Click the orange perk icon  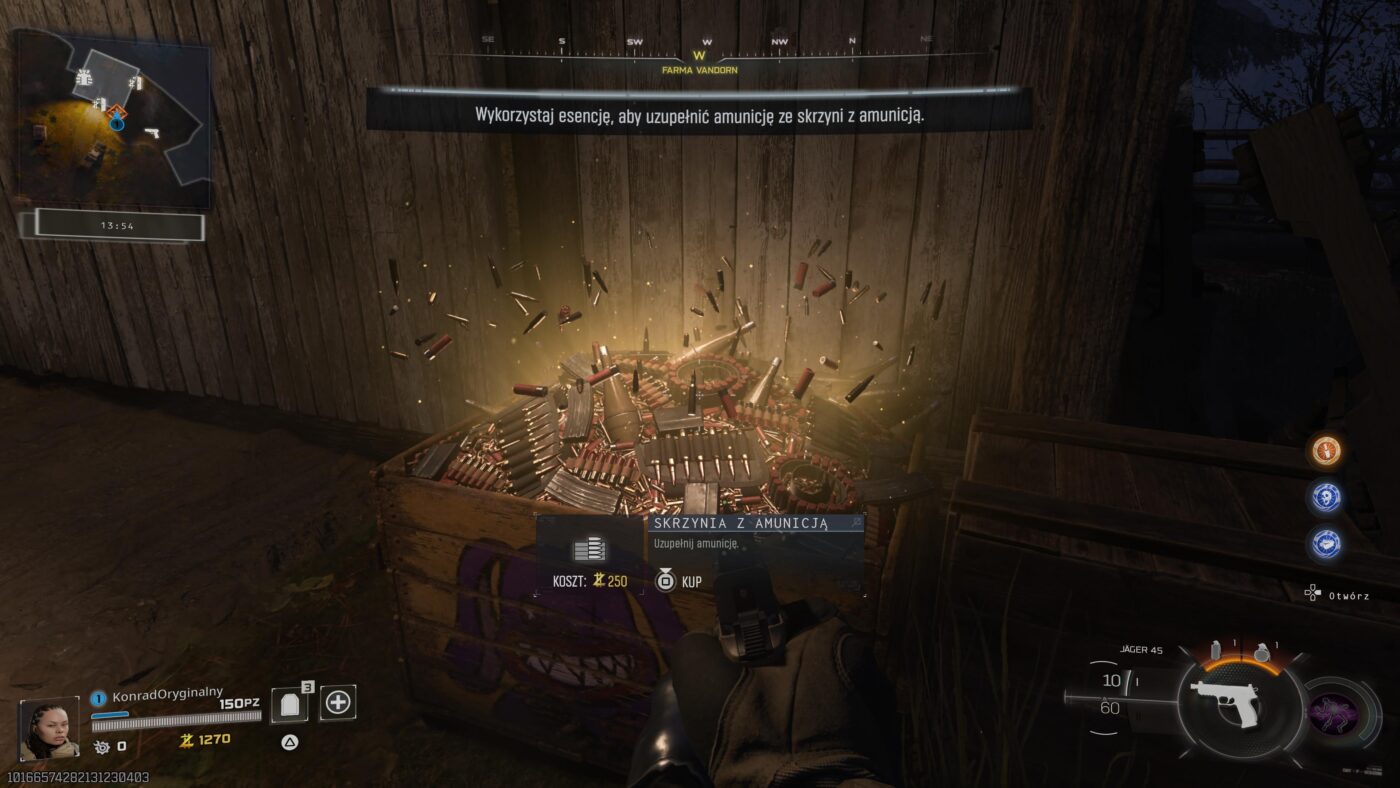coord(1327,451)
